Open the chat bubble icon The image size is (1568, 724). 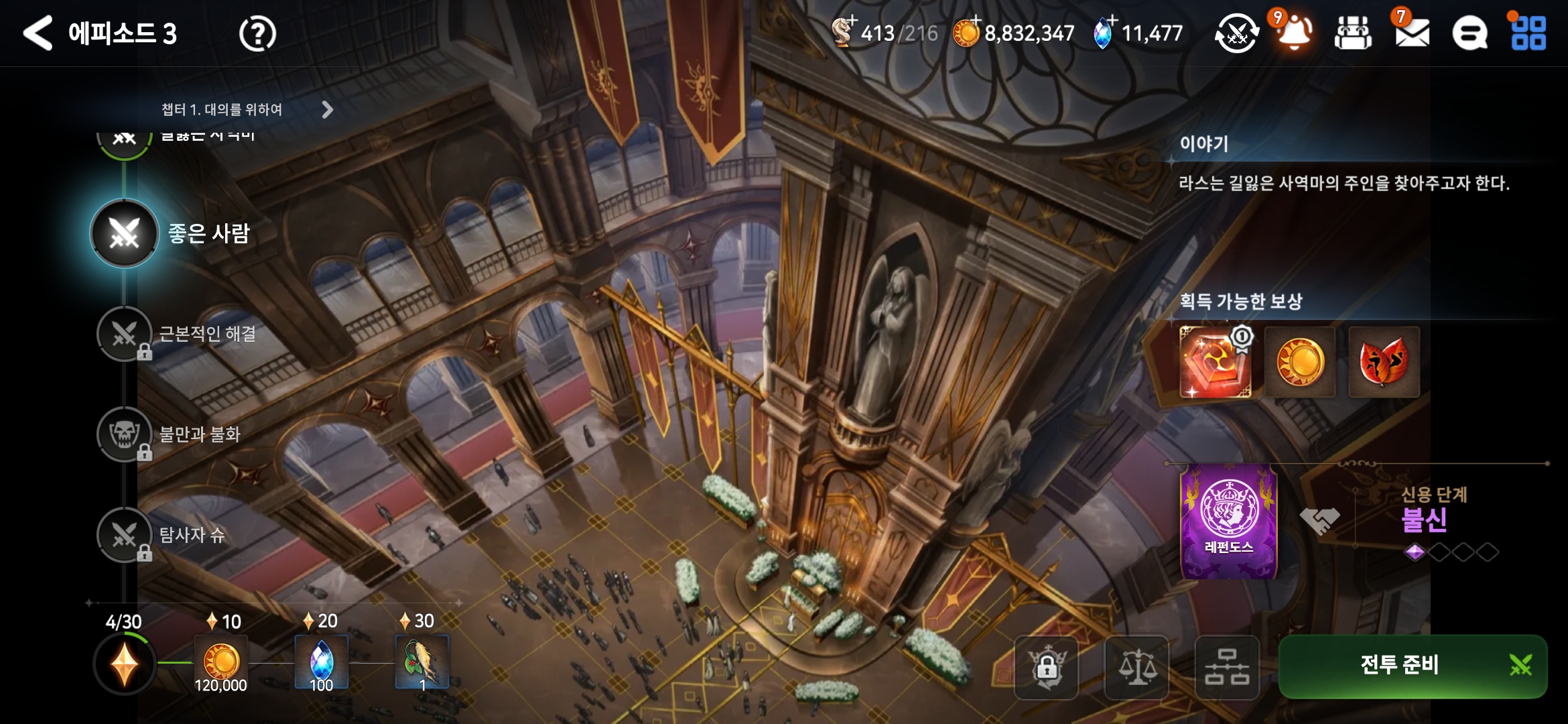[1469, 34]
